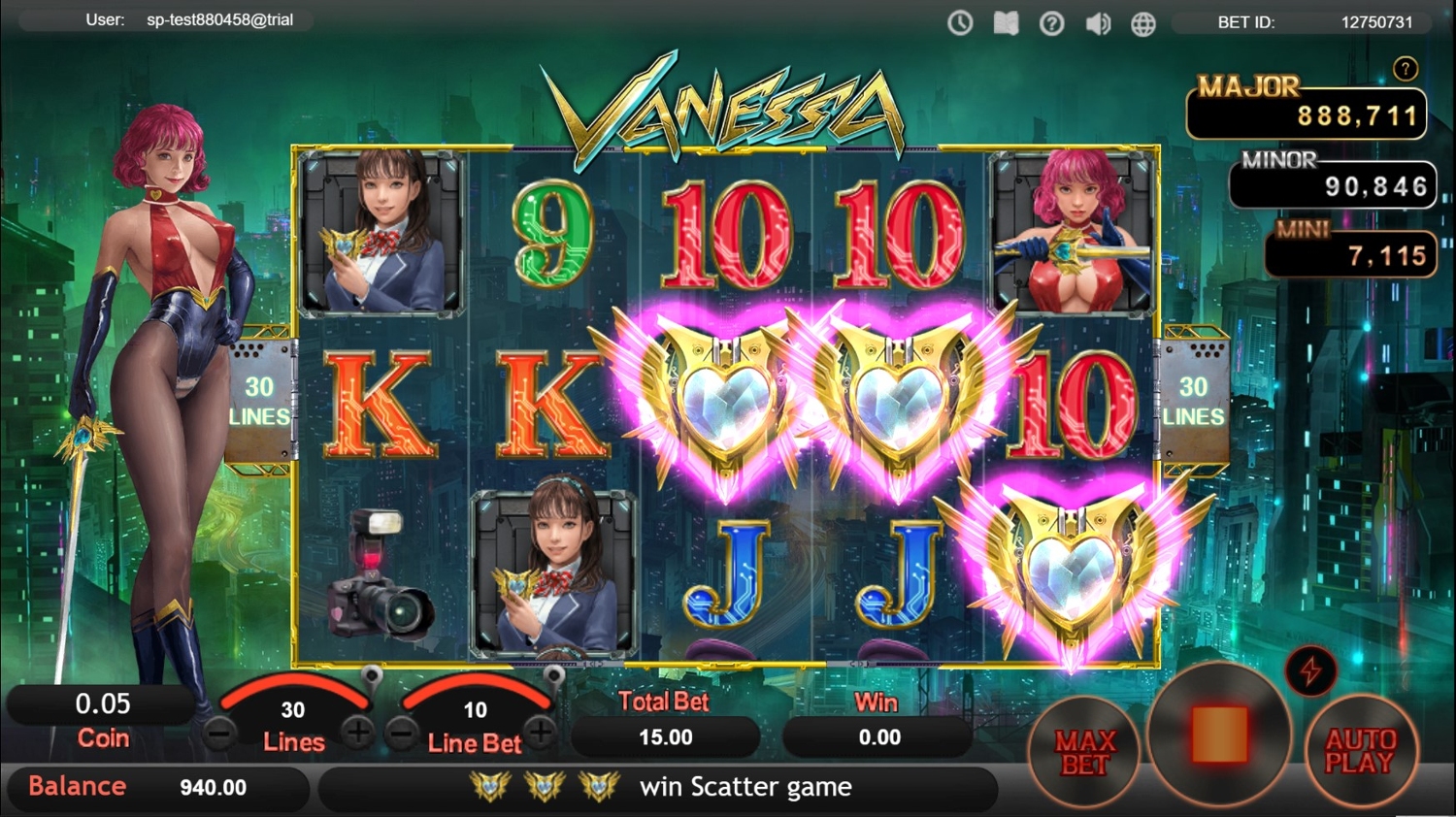Open the help question mark icon in top bar
Viewport: 1456px width, 817px height.
(1051, 22)
